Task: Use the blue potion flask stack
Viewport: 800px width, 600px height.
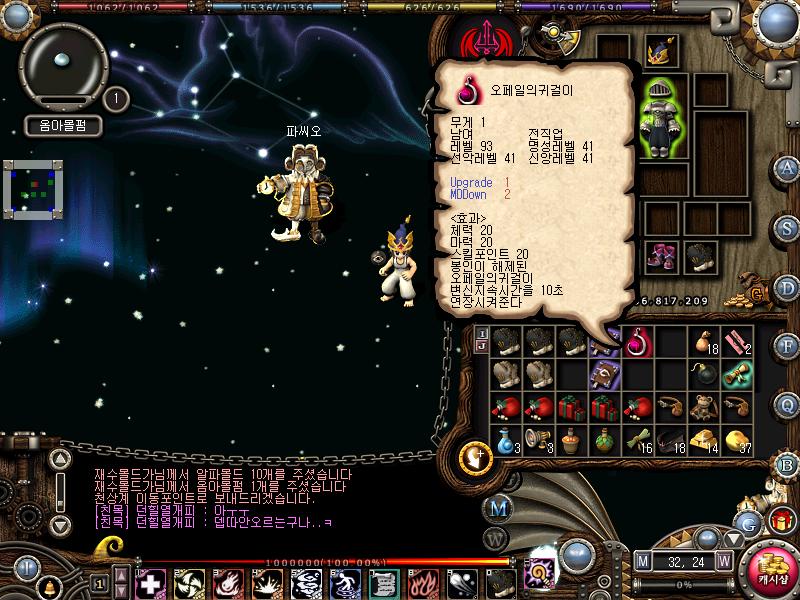Action: (x=506, y=439)
